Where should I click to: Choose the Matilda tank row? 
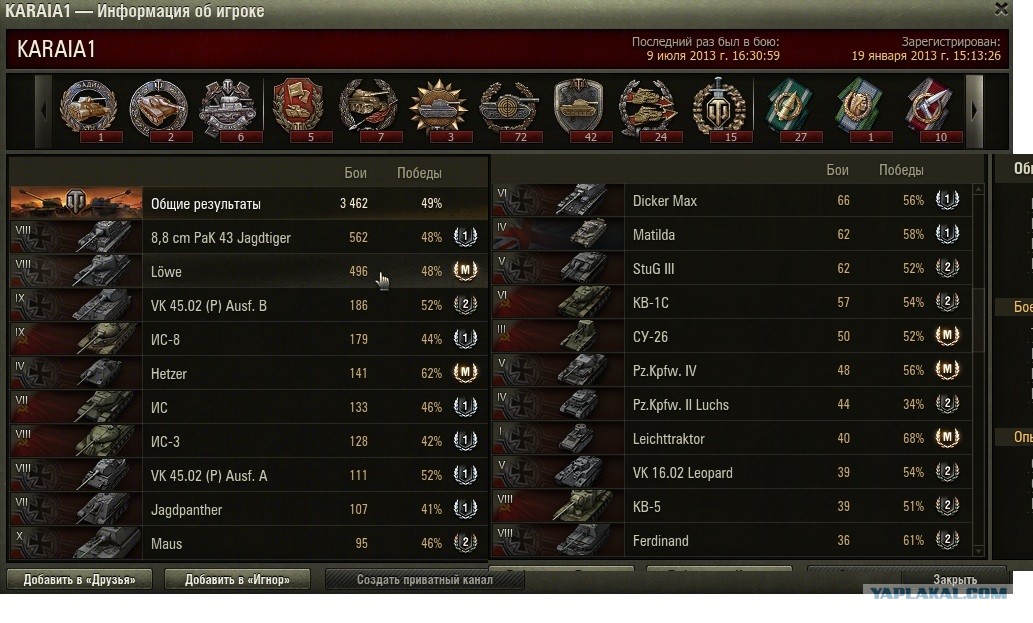click(735, 235)
